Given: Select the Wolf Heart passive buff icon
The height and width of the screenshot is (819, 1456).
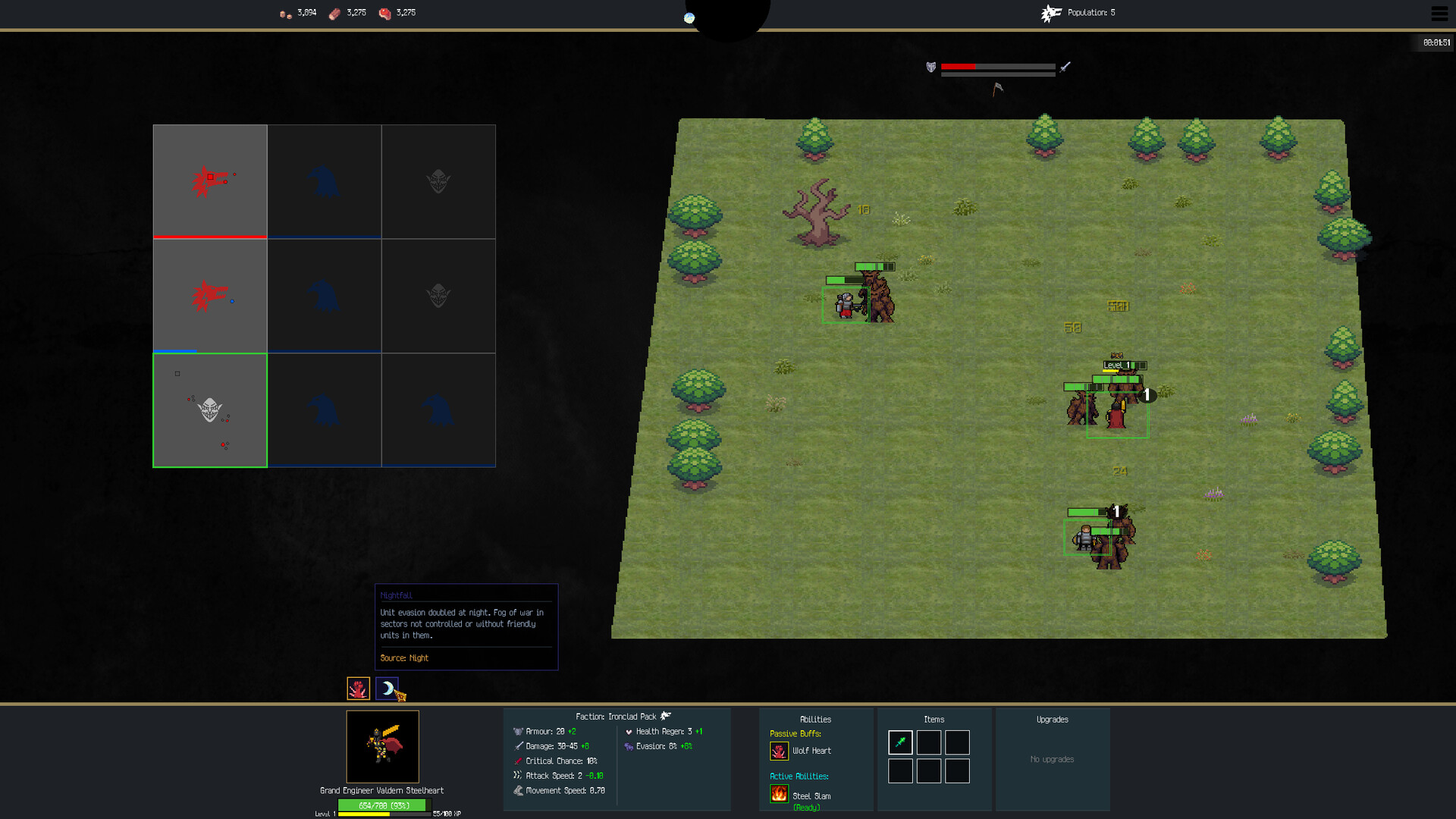Looking at the screenshot, I should (780, 751).
